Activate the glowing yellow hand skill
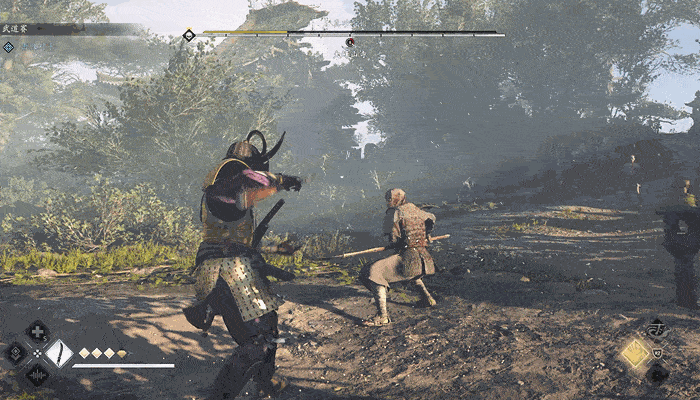The image size is (700, 400). click(635, 352)
